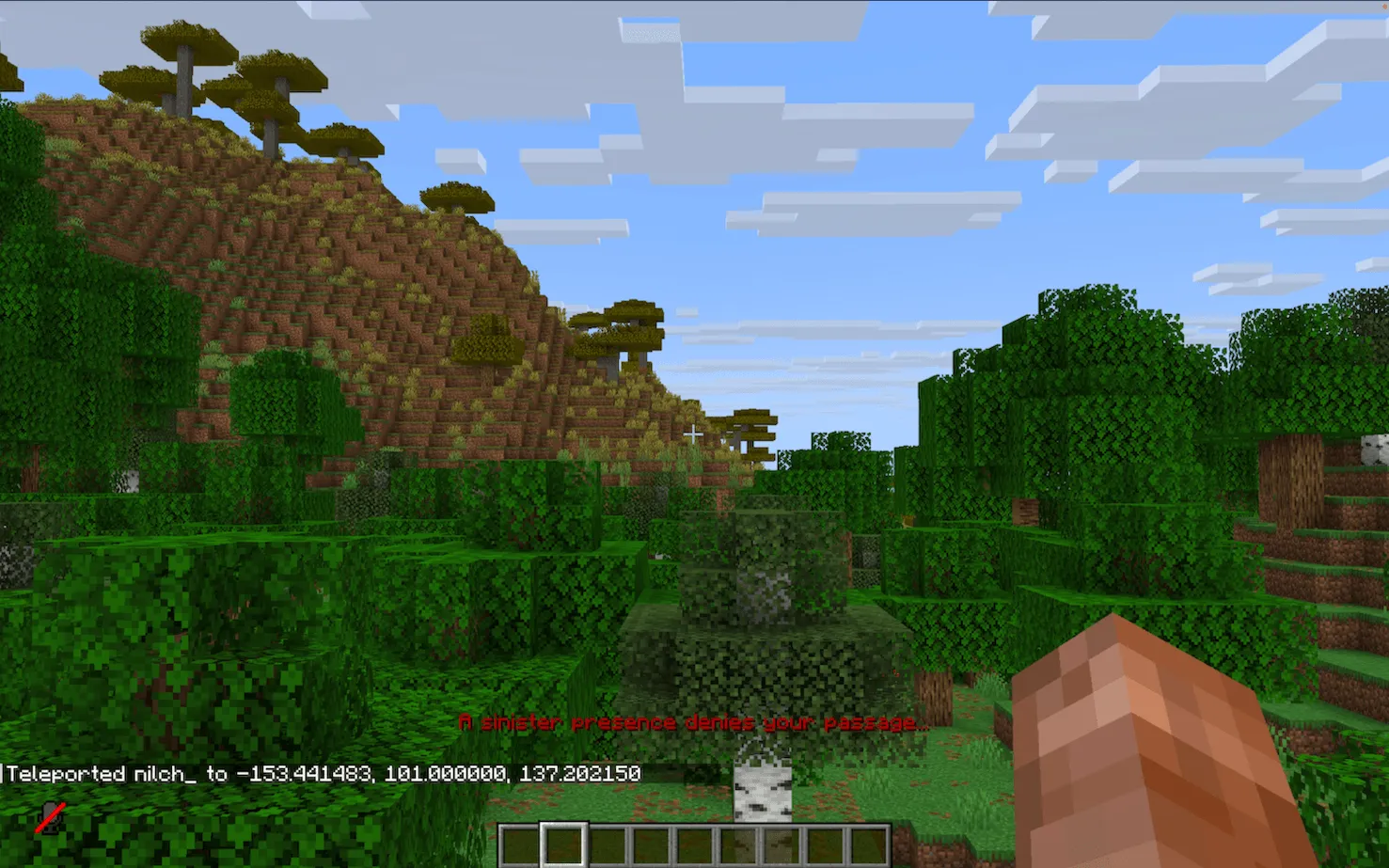This screenshot has height=868, width=1389.
Task: Click the chat message about teleporting nilch_
Action: pos(320,774)
